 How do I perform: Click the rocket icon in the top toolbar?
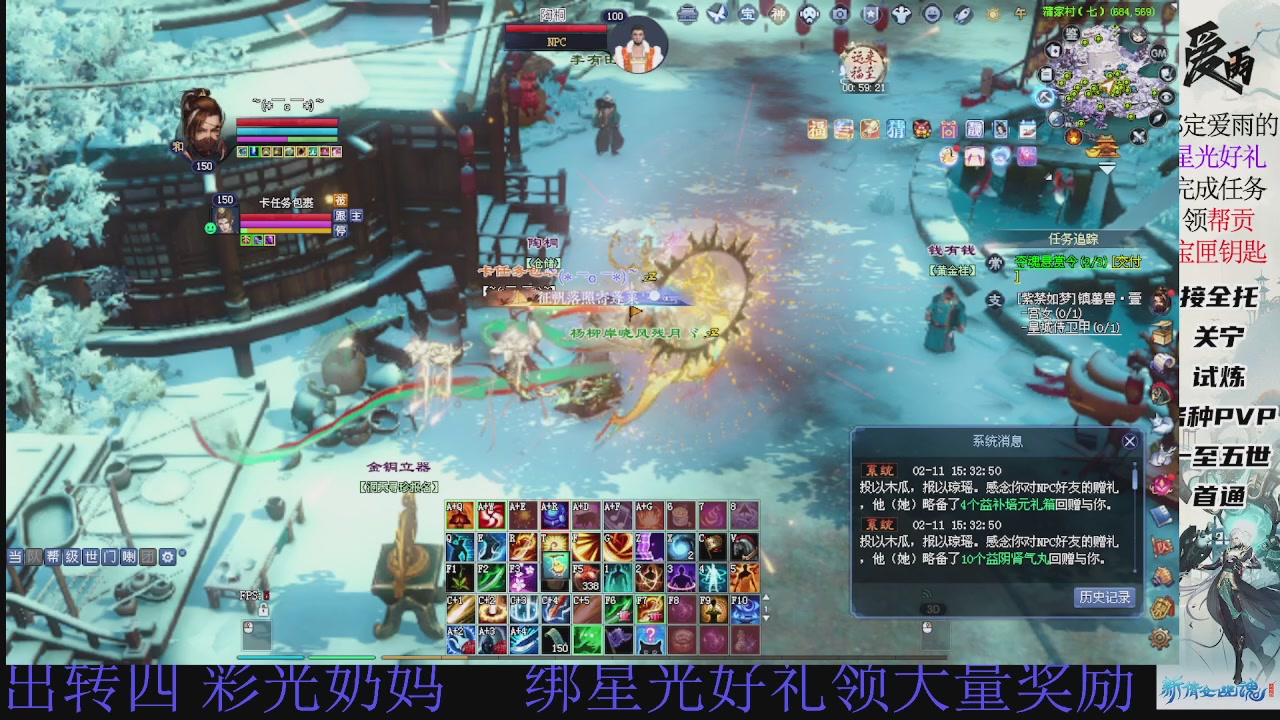click(x=961, y=14)
